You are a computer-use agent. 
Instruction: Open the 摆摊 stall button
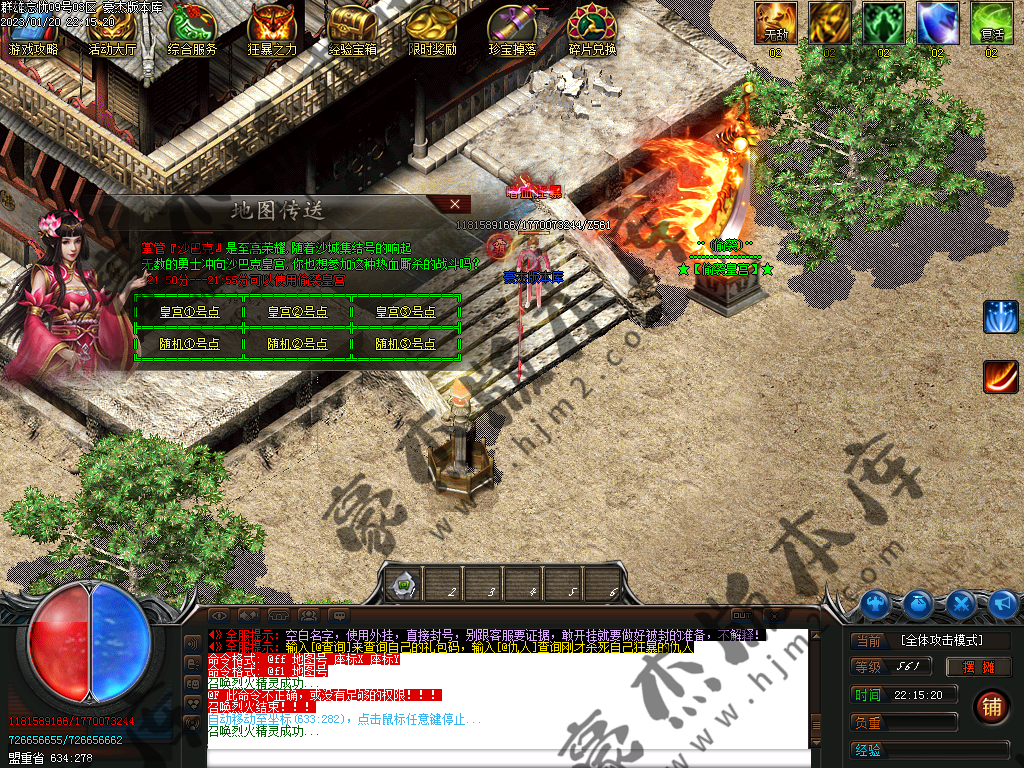(x=981, y=667)
